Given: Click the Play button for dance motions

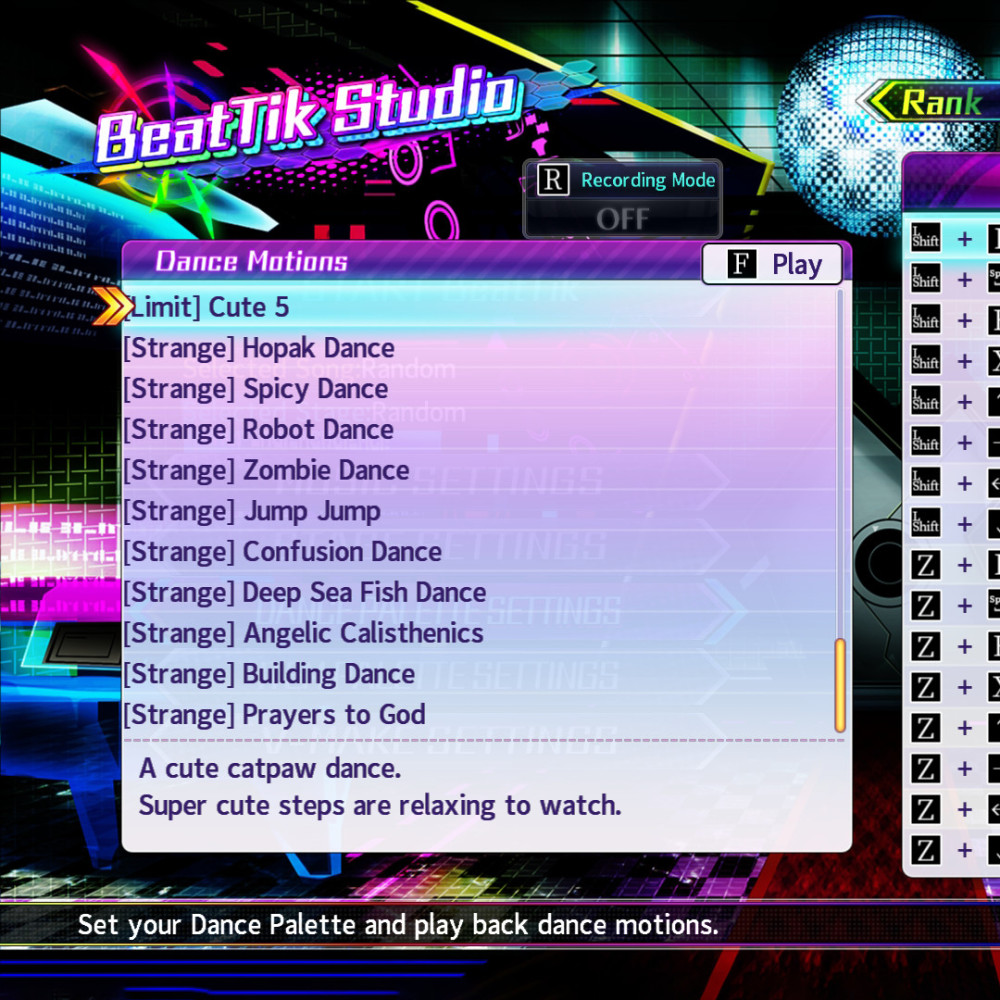Looking at the screenshot, I should [772, 264].
